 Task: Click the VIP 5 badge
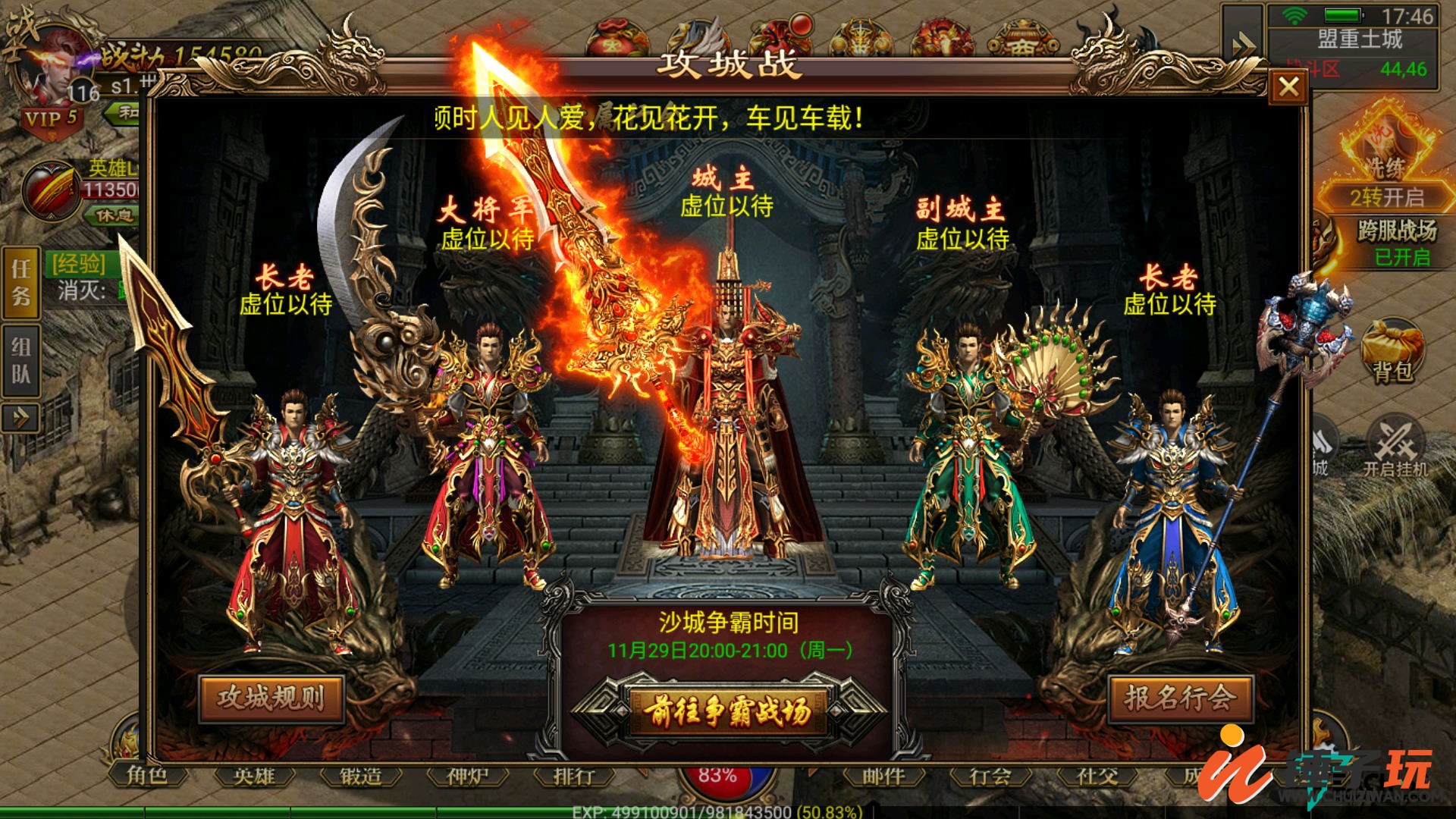[50, 119]
